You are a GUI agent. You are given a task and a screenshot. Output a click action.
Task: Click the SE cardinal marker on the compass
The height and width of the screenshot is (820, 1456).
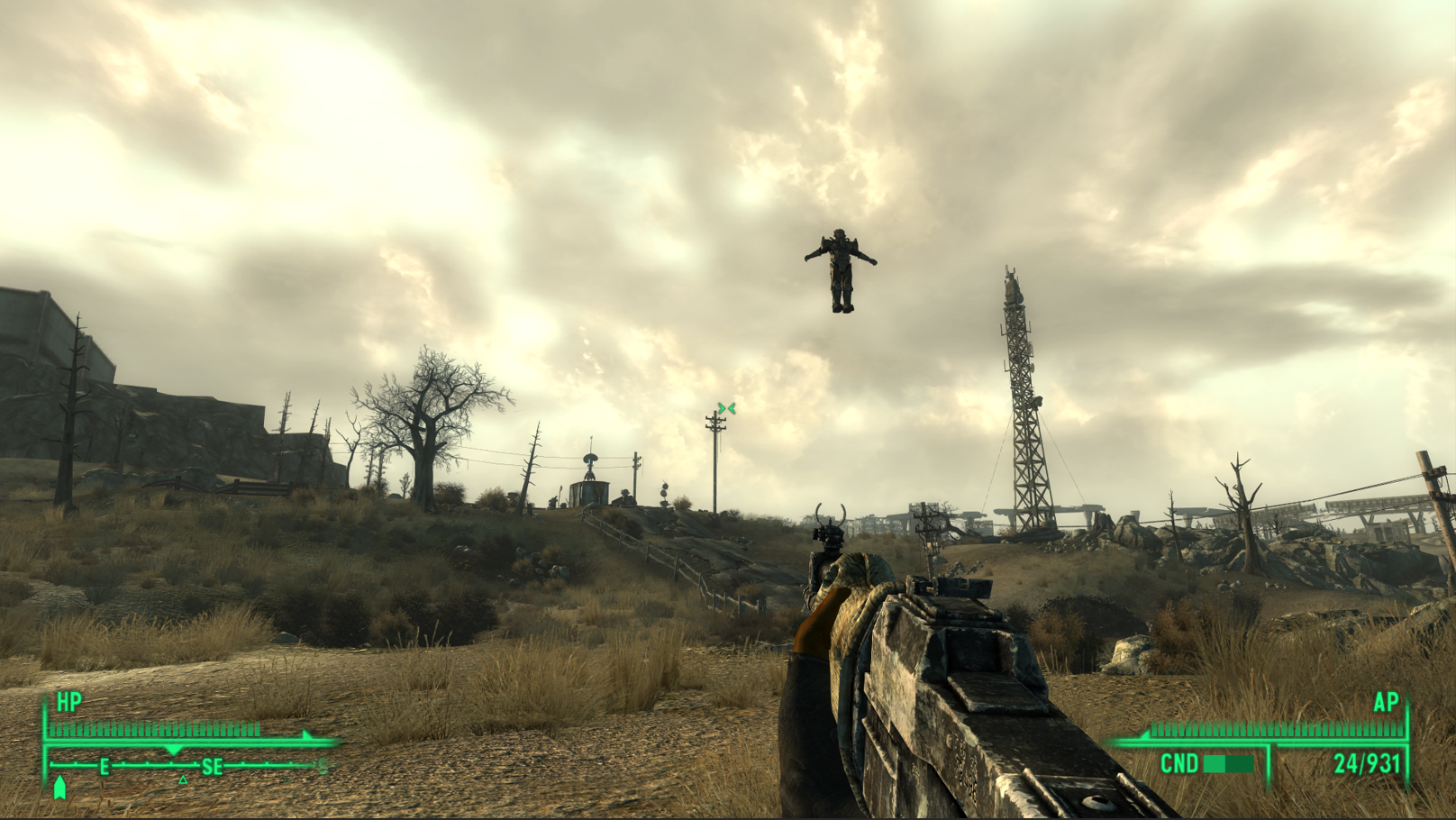click(x=212, y=766)
